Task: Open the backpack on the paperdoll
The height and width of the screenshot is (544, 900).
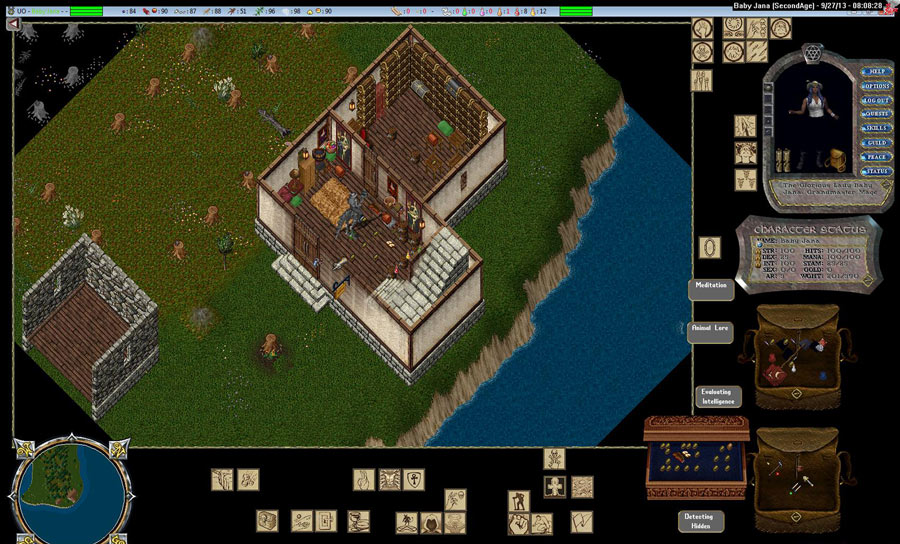Action: 836,157
